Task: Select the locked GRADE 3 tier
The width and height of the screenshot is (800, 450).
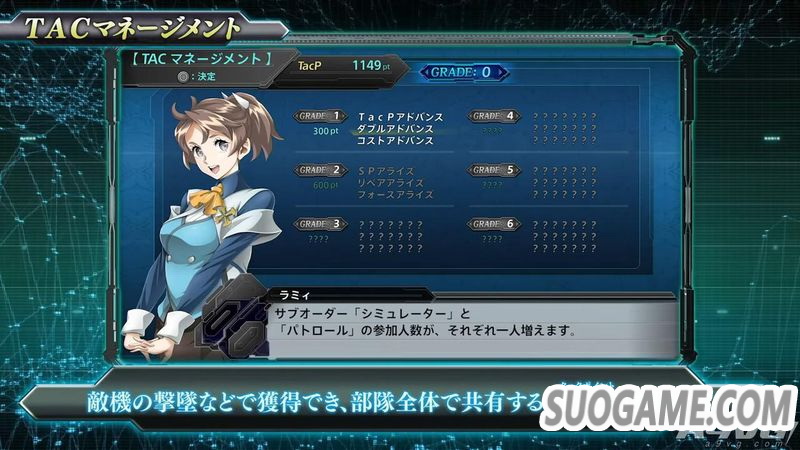Action: [323, 224]
